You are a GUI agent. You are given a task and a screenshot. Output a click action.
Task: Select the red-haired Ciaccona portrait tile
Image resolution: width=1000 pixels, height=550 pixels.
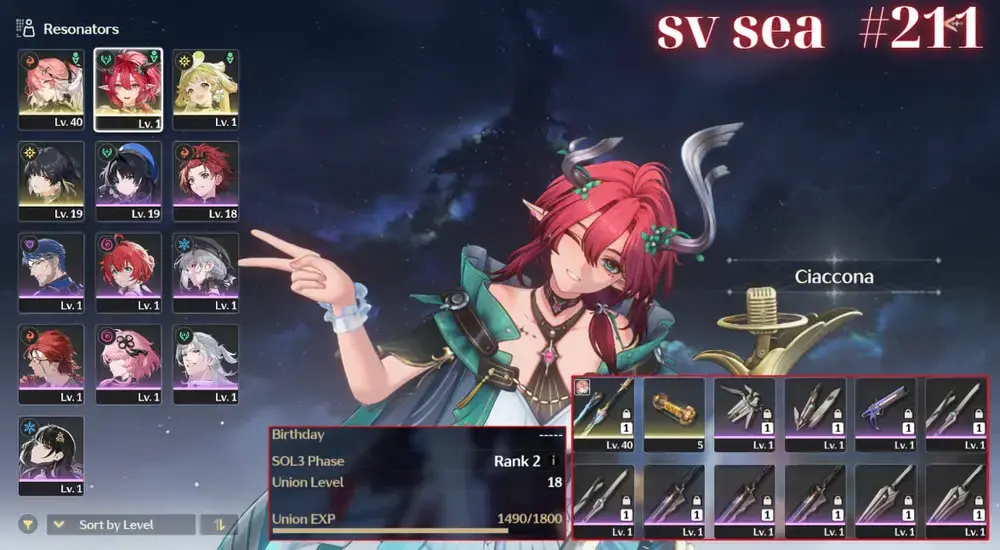tap(129, 90)
